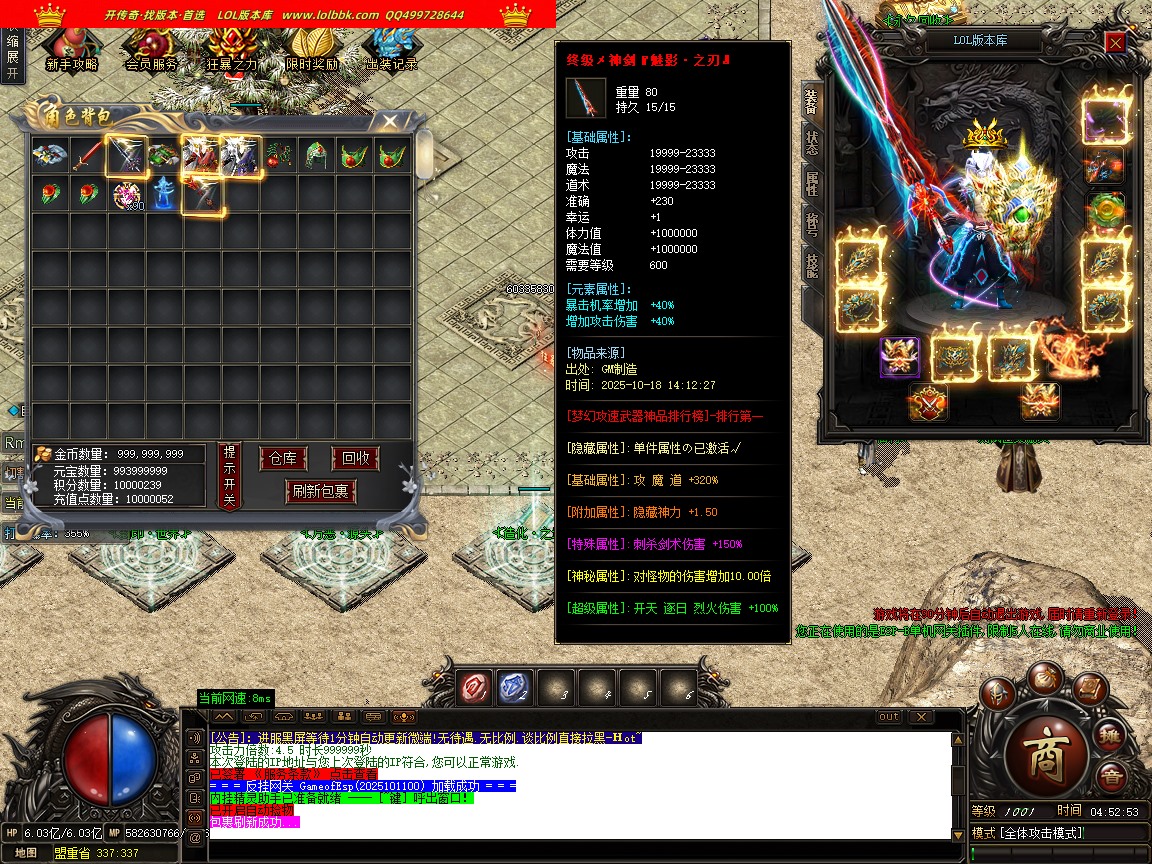1152x864 pixels.
Task: Toggle the 提示开关 hint switch
Action: point(229,476)
